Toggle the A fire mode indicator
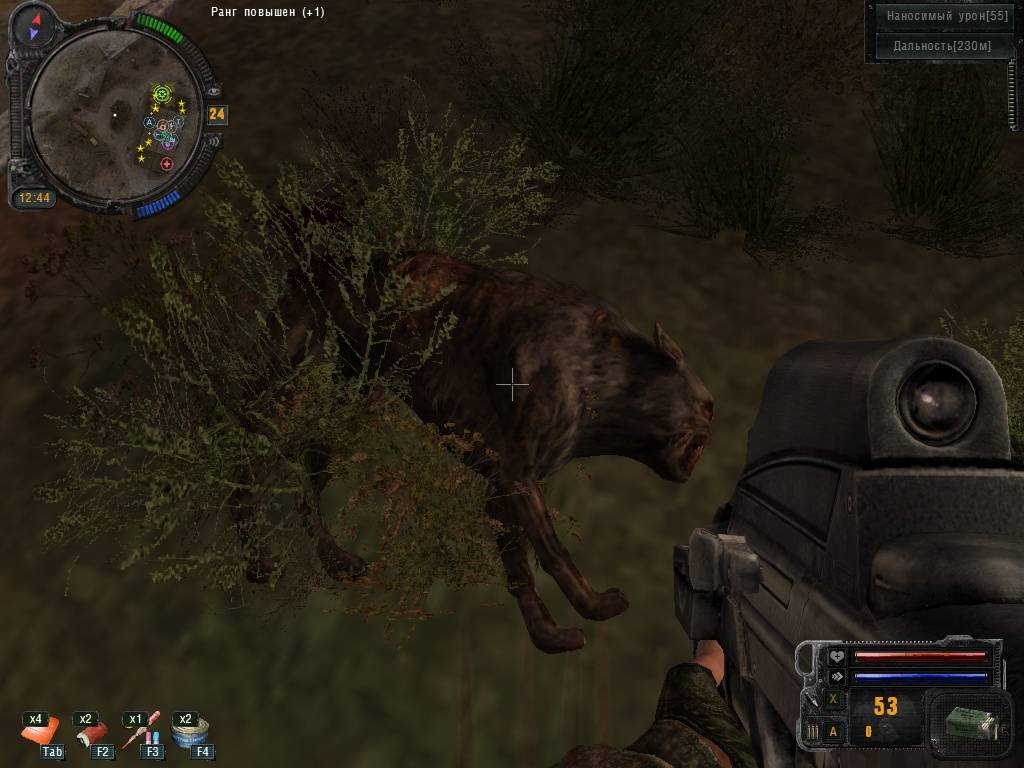Image resolution: width=1024 pixels, height=768 pixels. click(x=833, y=731)
